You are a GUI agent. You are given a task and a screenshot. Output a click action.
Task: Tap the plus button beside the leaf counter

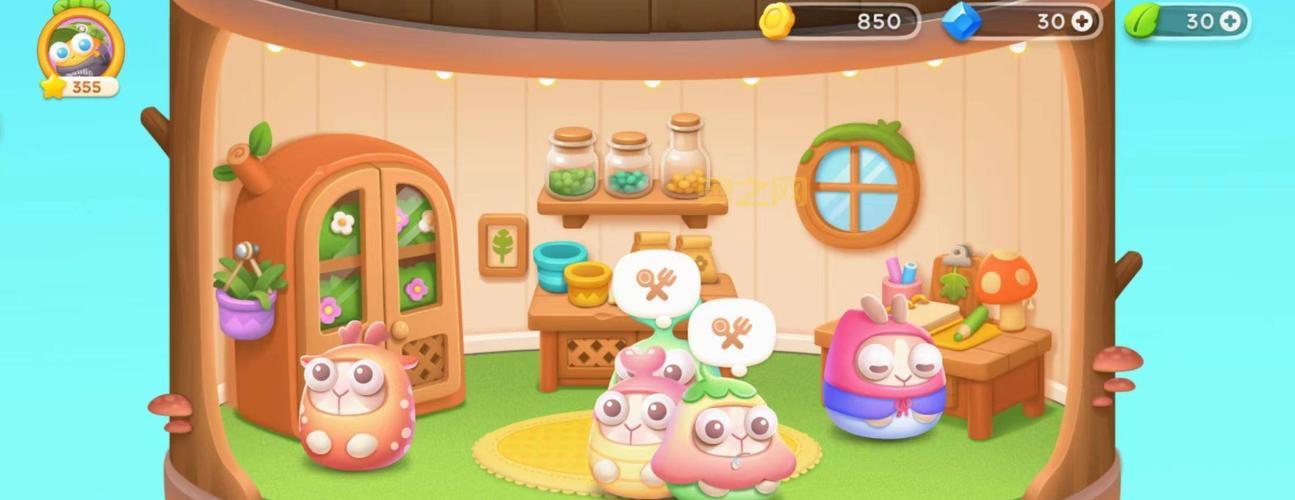point(1229,21)
